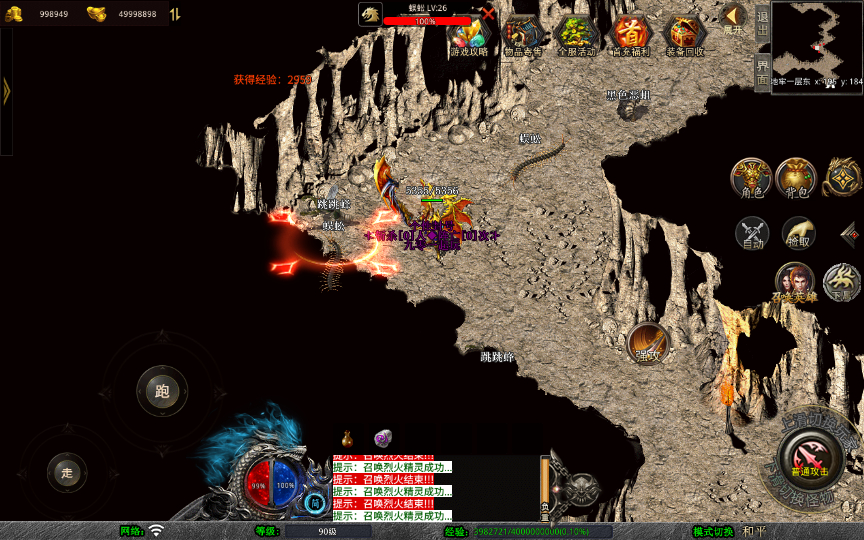The height and width of the screenshot is (540, 864).
Task: Activate the 强攻 forced attack skill
Action: [x=647, y=343]
